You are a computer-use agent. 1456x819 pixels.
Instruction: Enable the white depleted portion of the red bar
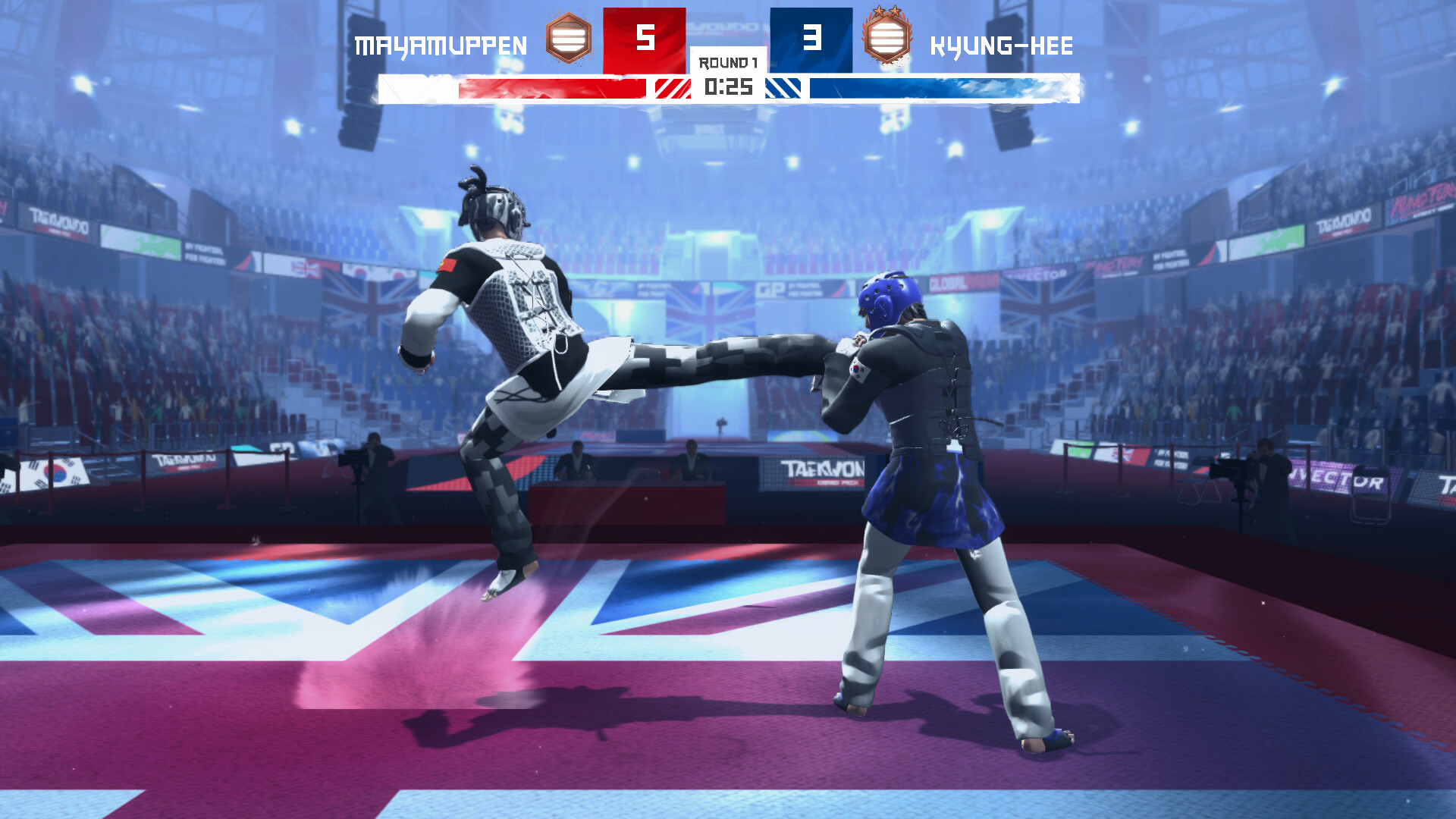[x=419, y=88]
